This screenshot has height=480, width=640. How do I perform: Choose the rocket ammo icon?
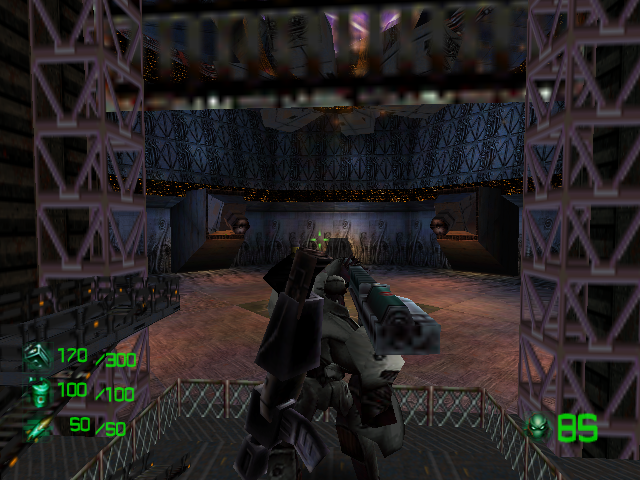pyautogui.click(x=37, y=428)
